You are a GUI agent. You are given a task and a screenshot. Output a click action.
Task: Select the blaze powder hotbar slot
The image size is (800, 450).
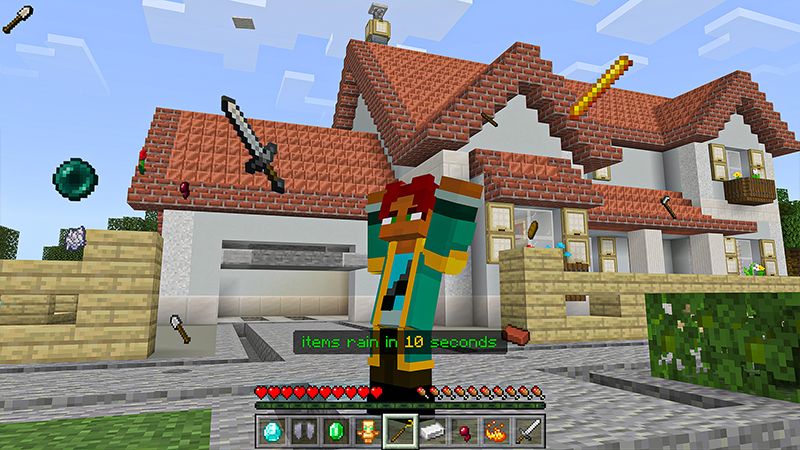click(x=495, y=431)
